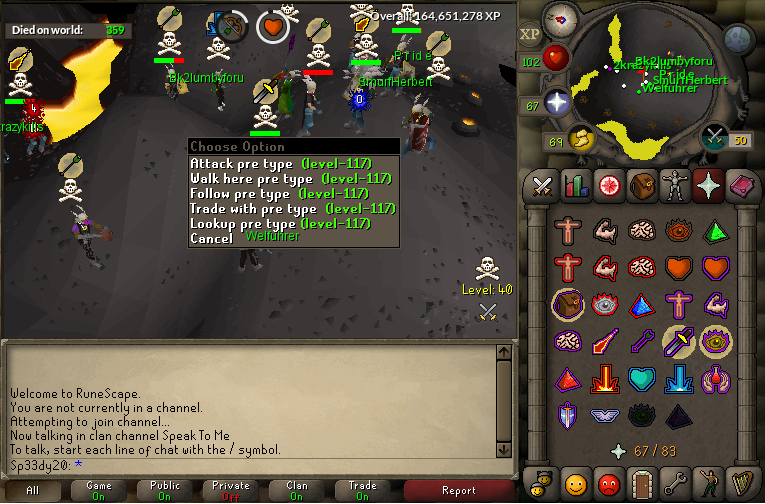Open the wrench Settings tab
765x504 pixels.
tap(676, 482)
